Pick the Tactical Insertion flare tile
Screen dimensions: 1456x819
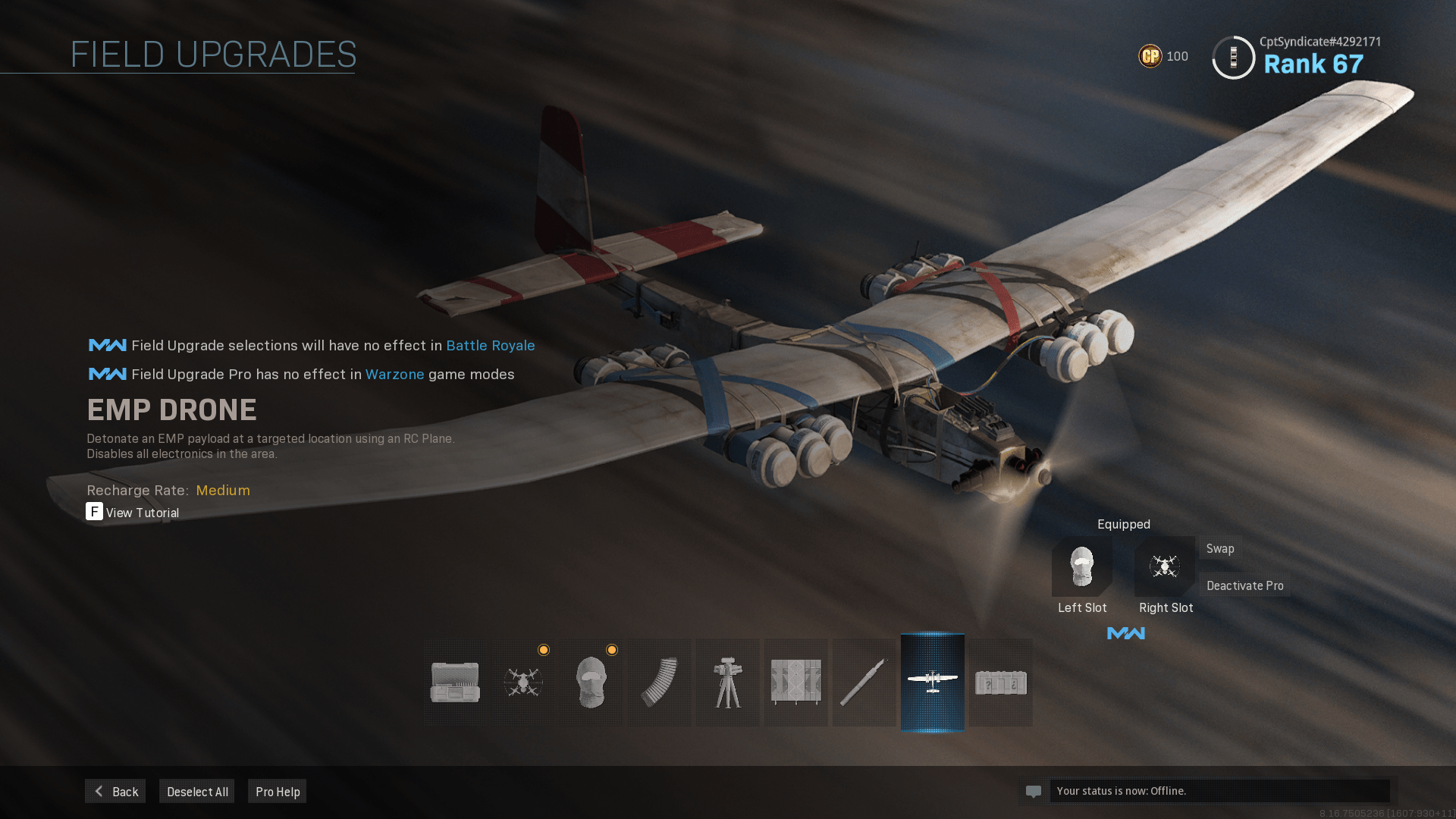(864, 682)
